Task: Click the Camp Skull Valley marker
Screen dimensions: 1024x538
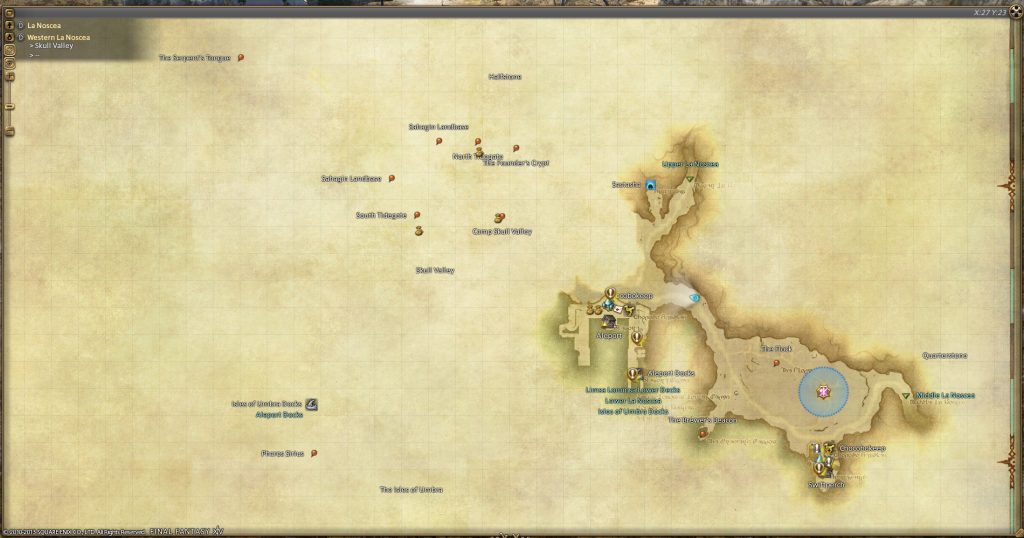Action: click(x=499, y=218)
